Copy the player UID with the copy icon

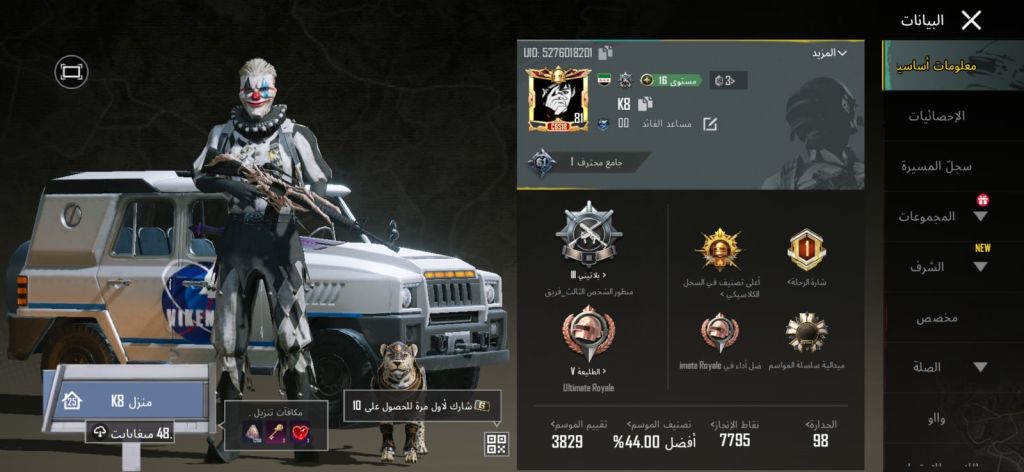[606, 52]
